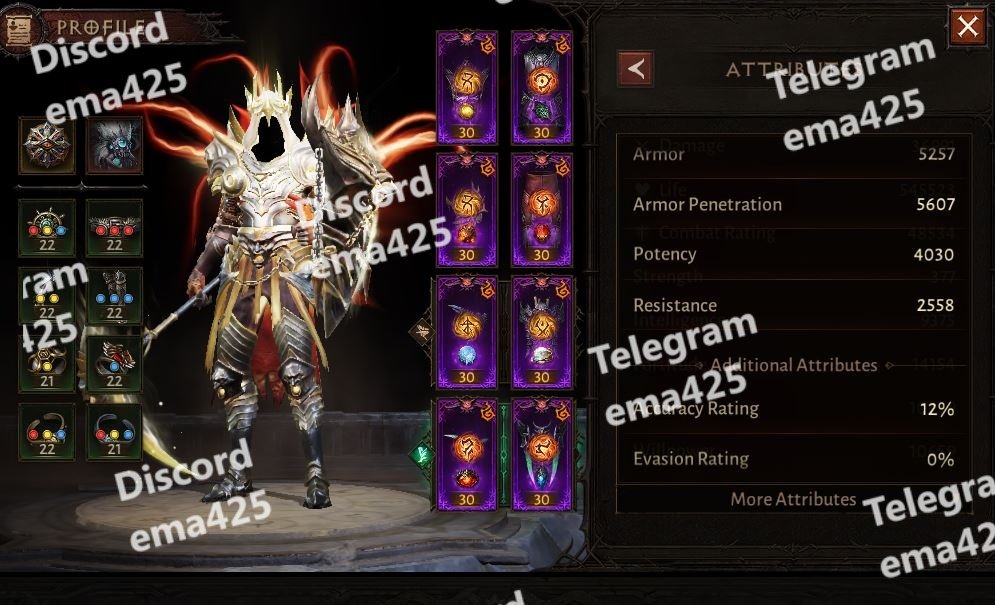
Task: Open the legendary armor card with a green gem
Action: pyautogui.click(x=542, y=87)
